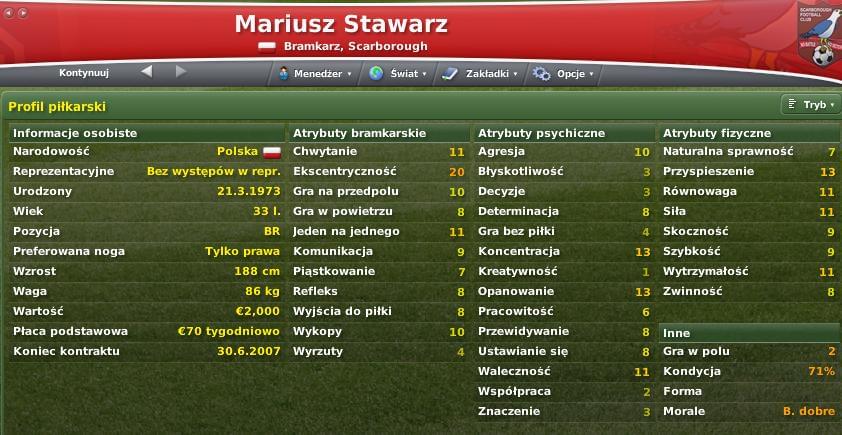842x435 pixels.
Task: Open the Menedżer menu
Action: [314, 73]
